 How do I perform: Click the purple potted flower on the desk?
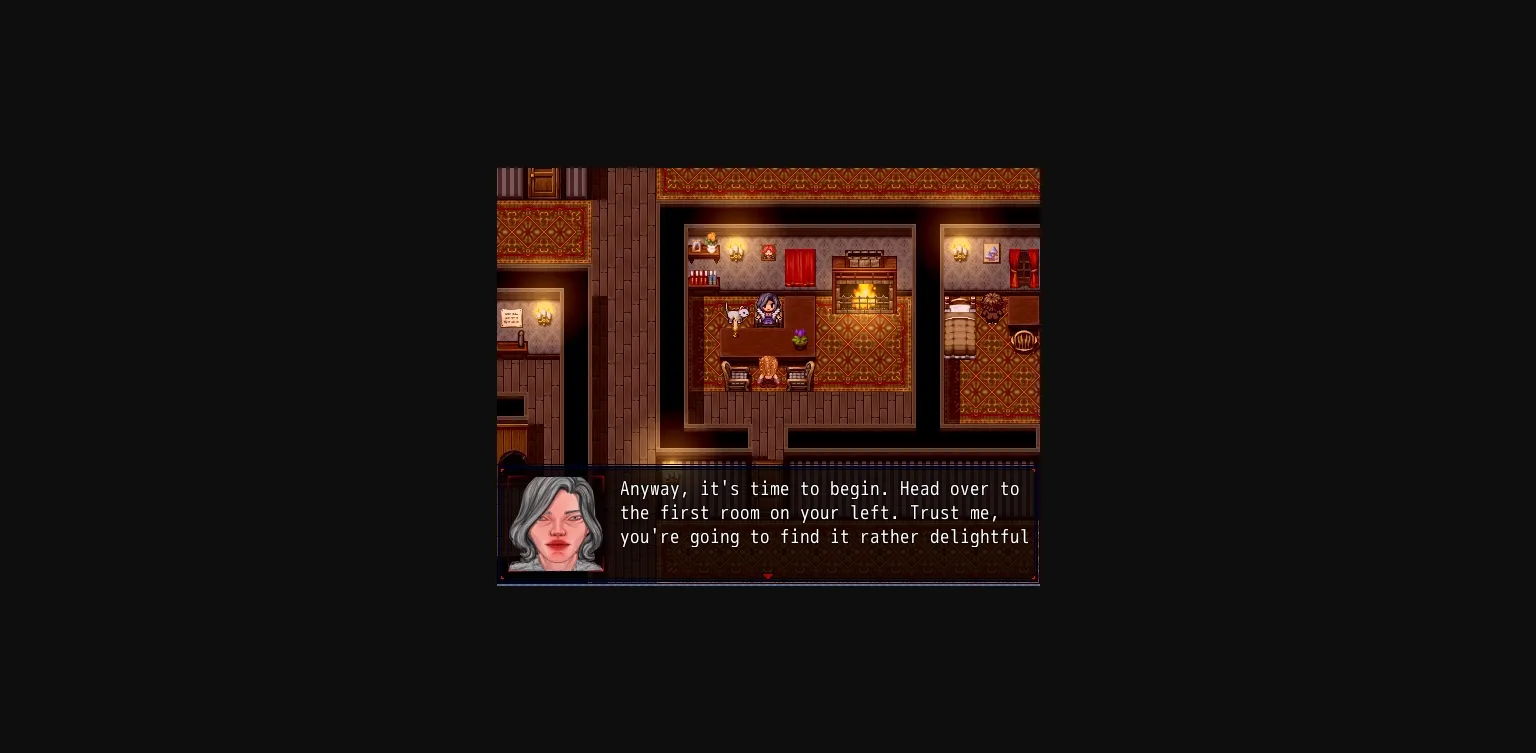(x=799, y=339)
